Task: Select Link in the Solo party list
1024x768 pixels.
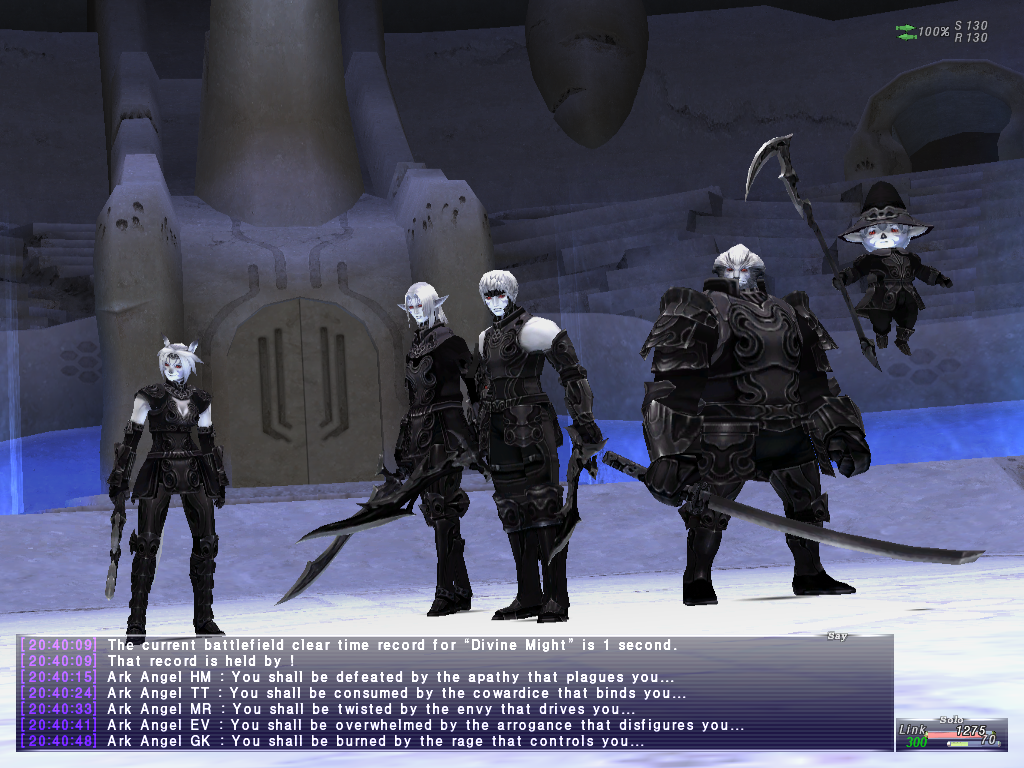Action: click(912, 730)
